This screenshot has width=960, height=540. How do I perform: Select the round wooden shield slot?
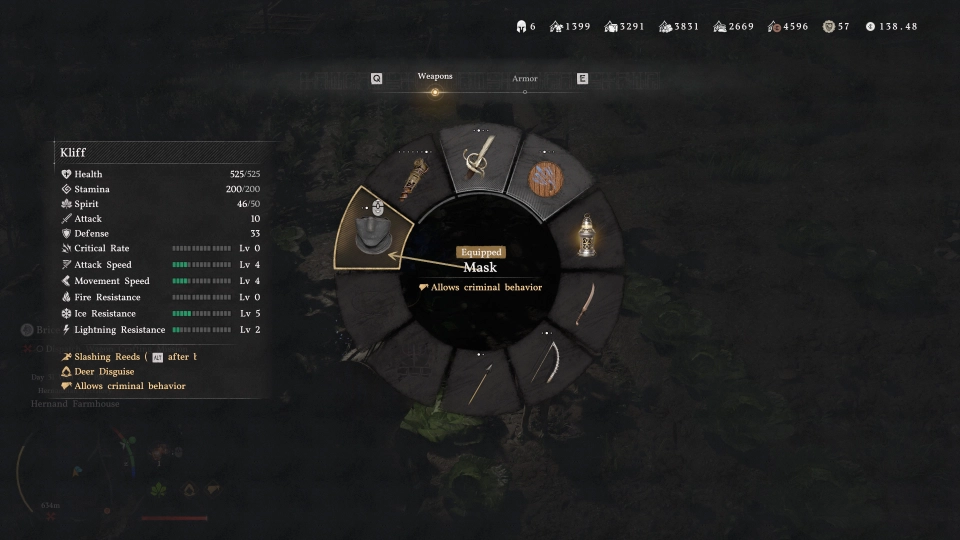click(x=546, y=180)
